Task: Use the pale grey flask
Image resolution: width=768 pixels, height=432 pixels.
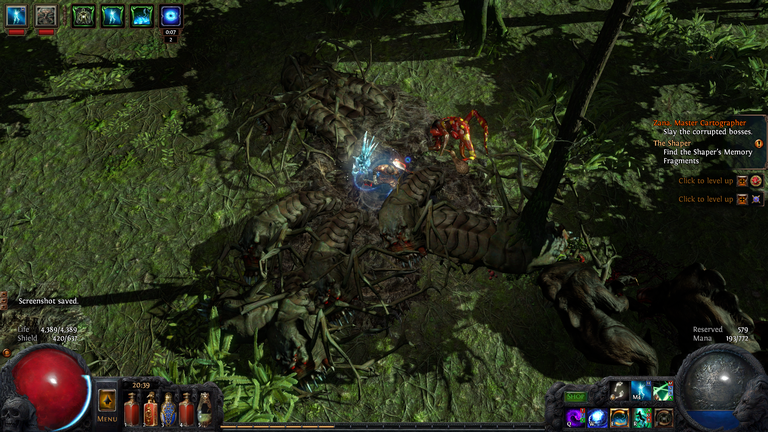Action: [x=204, y=409]
